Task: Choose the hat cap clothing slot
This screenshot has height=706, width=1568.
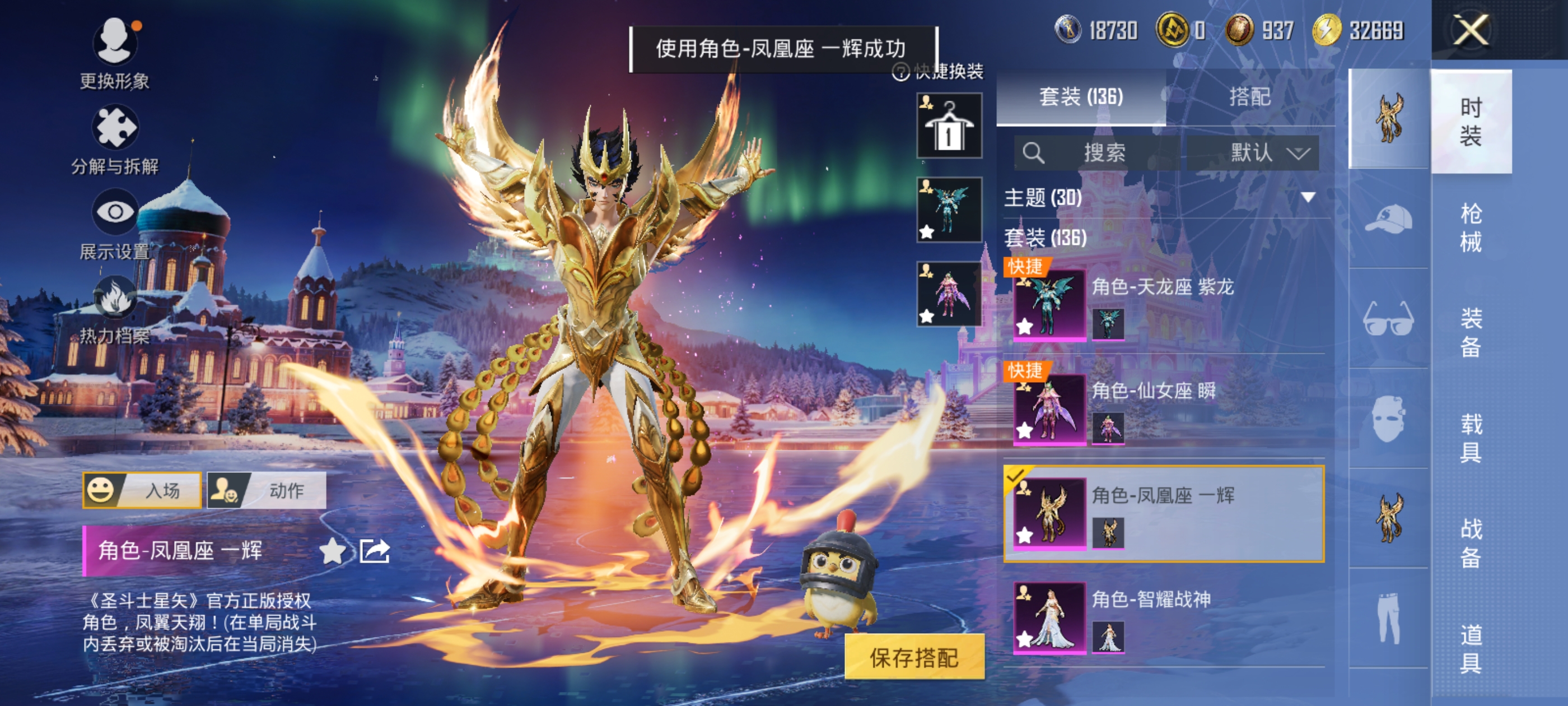Action: (1388, 219)
